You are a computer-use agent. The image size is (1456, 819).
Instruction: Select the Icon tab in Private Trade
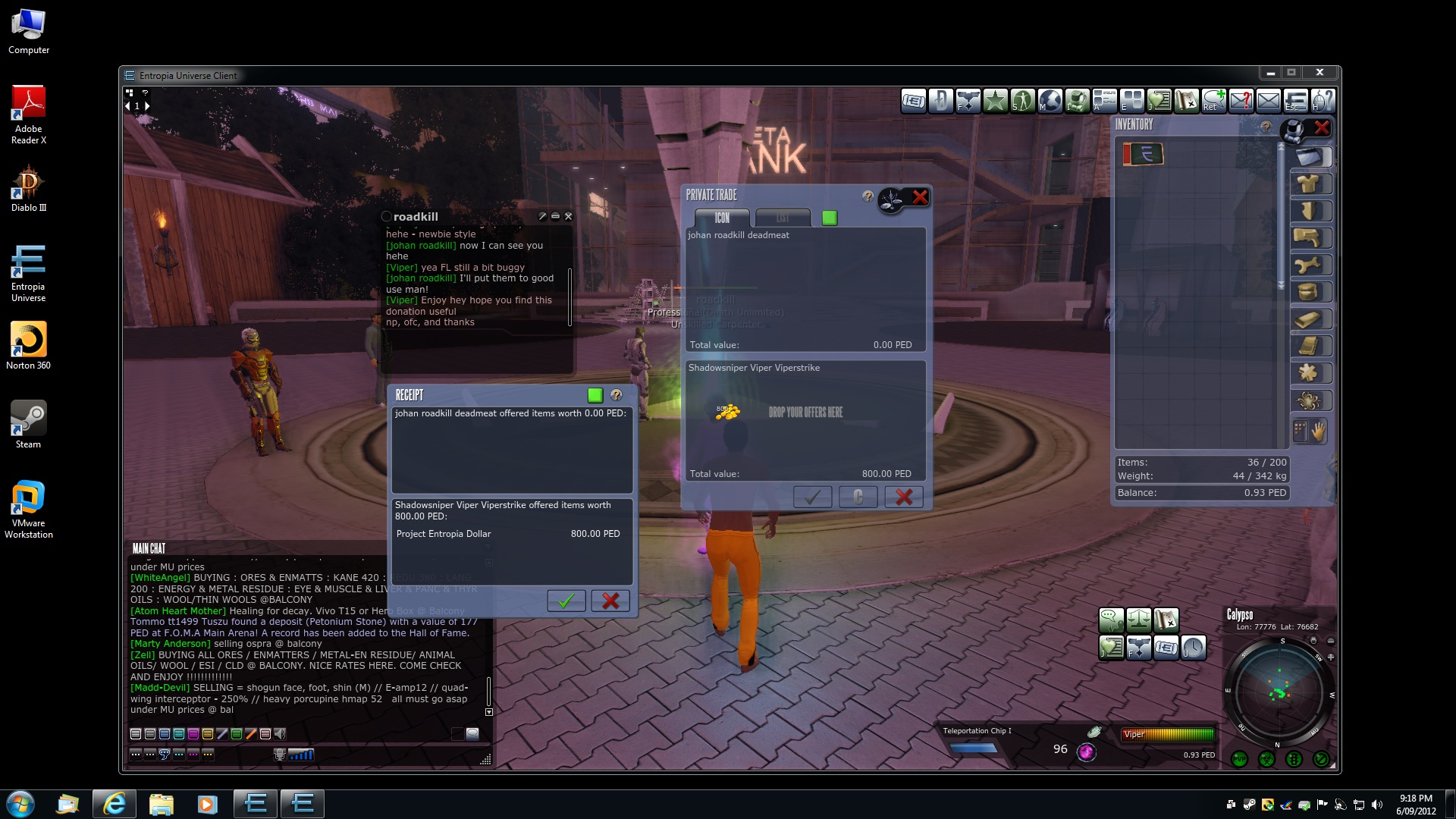(721, 218)
